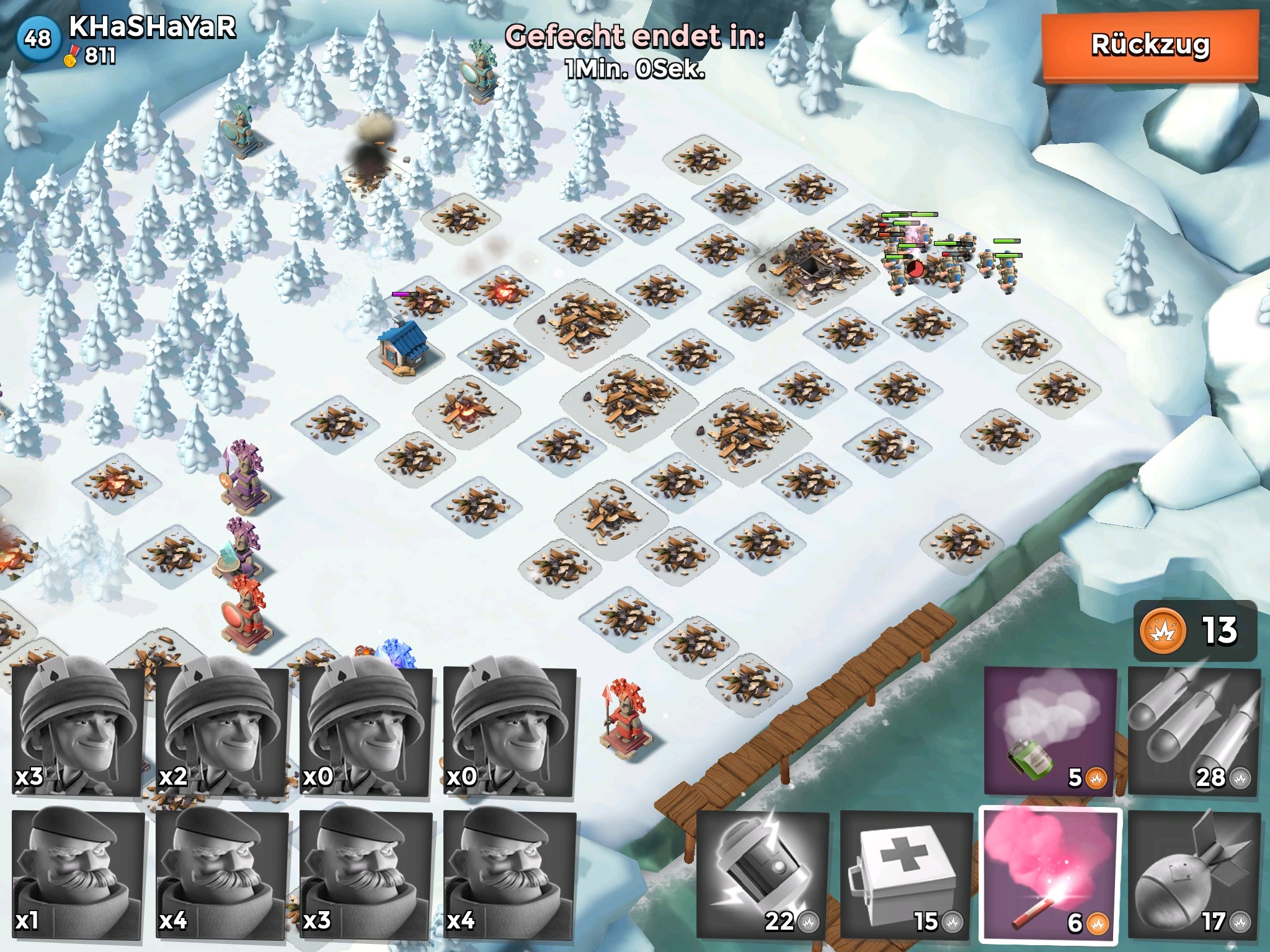Image resolution: width=1270 pixels, height=952 pixels.
Task: Fire the artillery shells ability
Action: coord(1194,731)
